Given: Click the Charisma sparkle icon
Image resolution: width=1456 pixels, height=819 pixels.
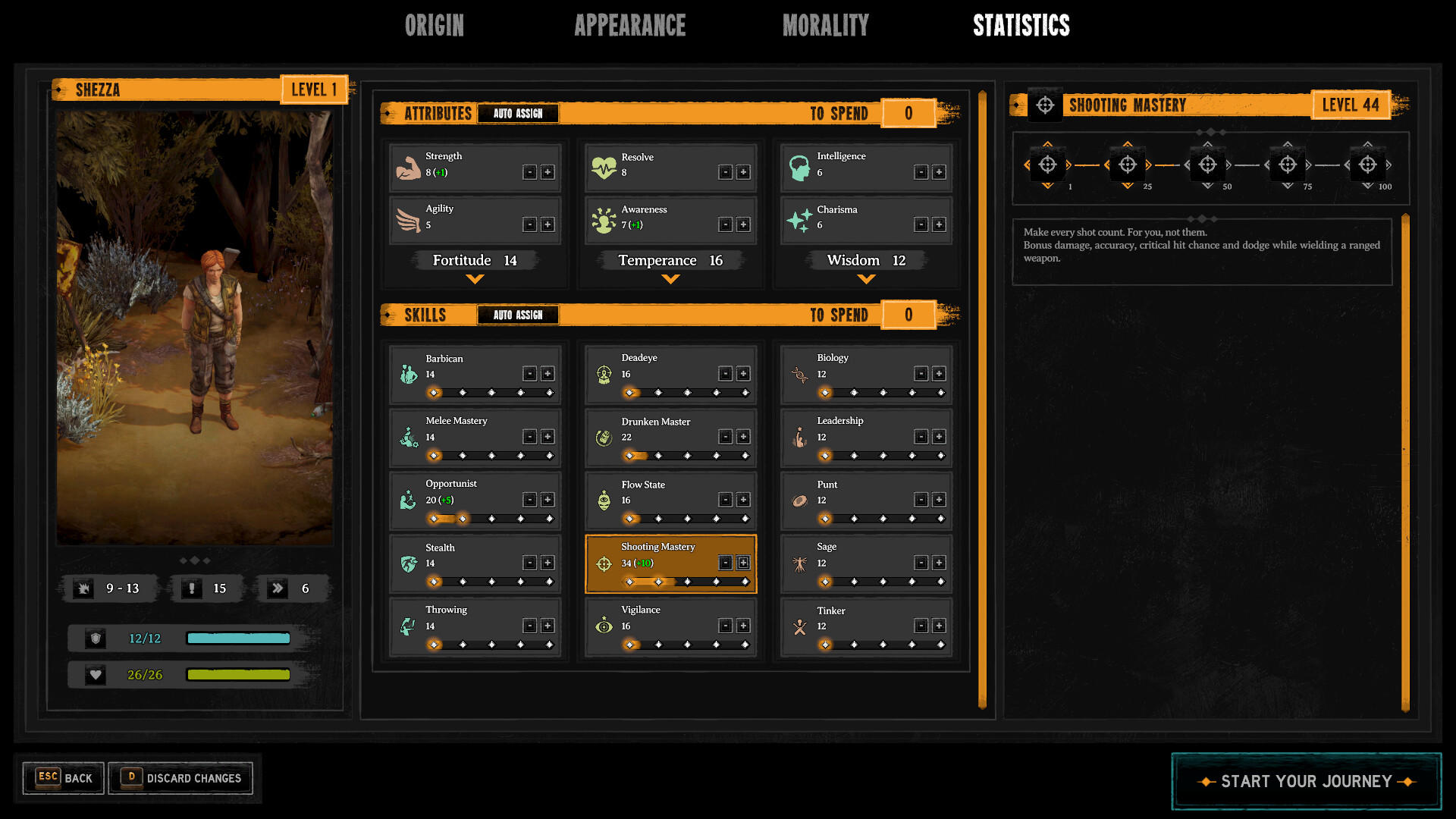Looking at the screenshot, I should 800,219.
